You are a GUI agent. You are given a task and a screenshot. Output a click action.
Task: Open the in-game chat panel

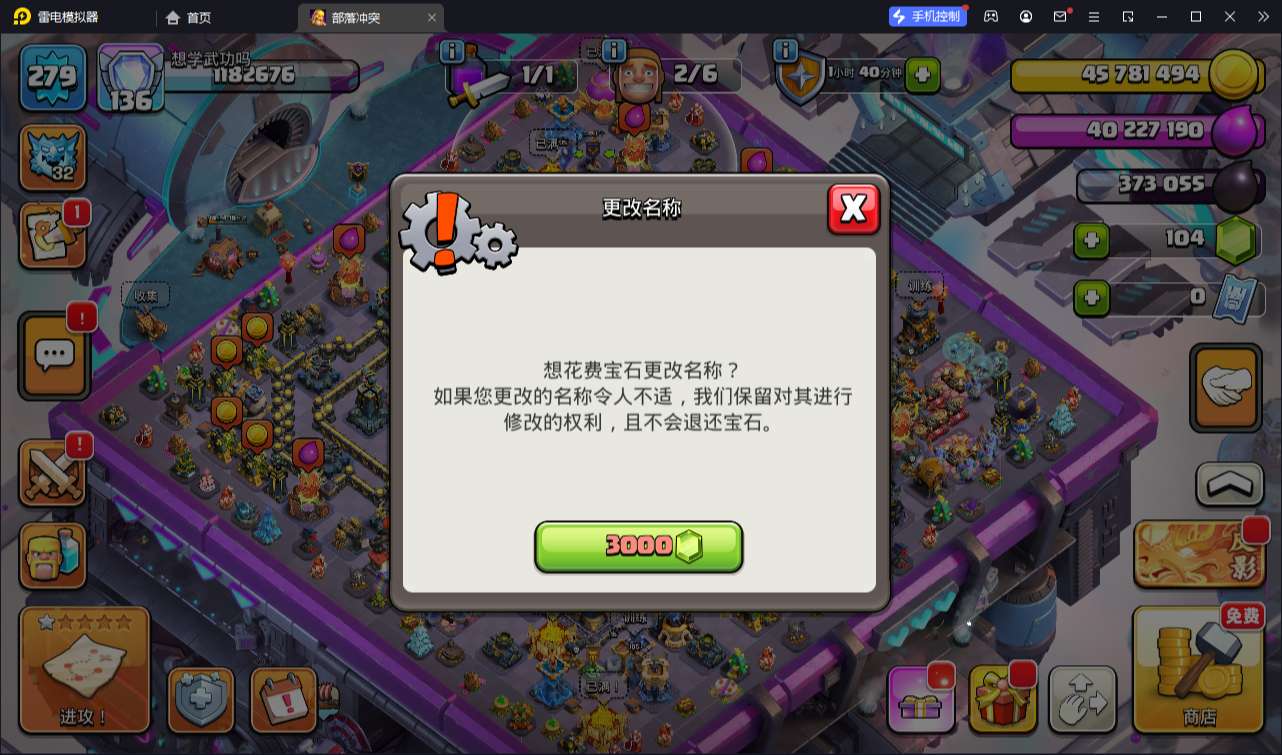tap(52, 355)
